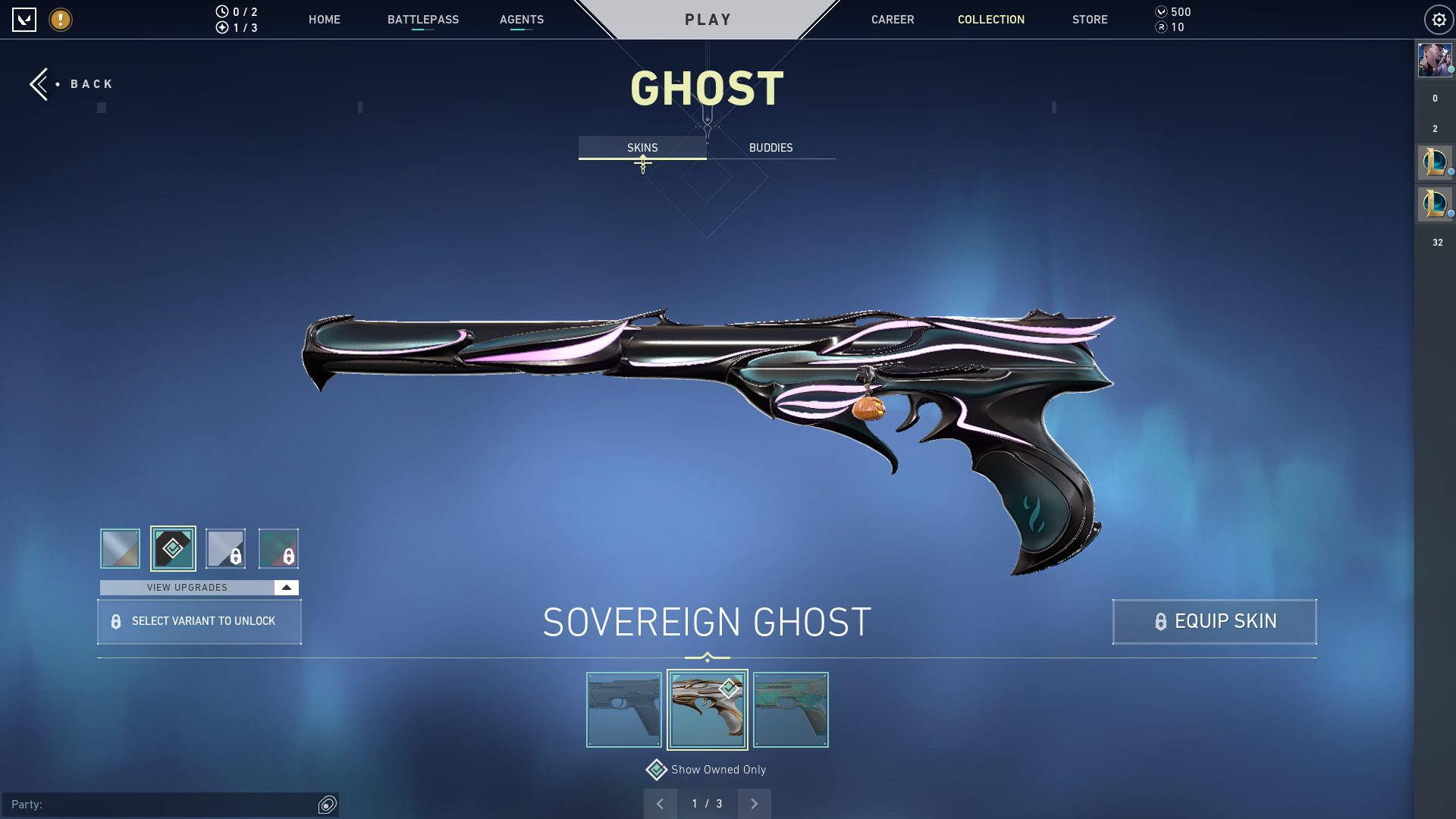Click the spiral icon in the Party bar
The image size is (1456, 819).
[326, 805]
